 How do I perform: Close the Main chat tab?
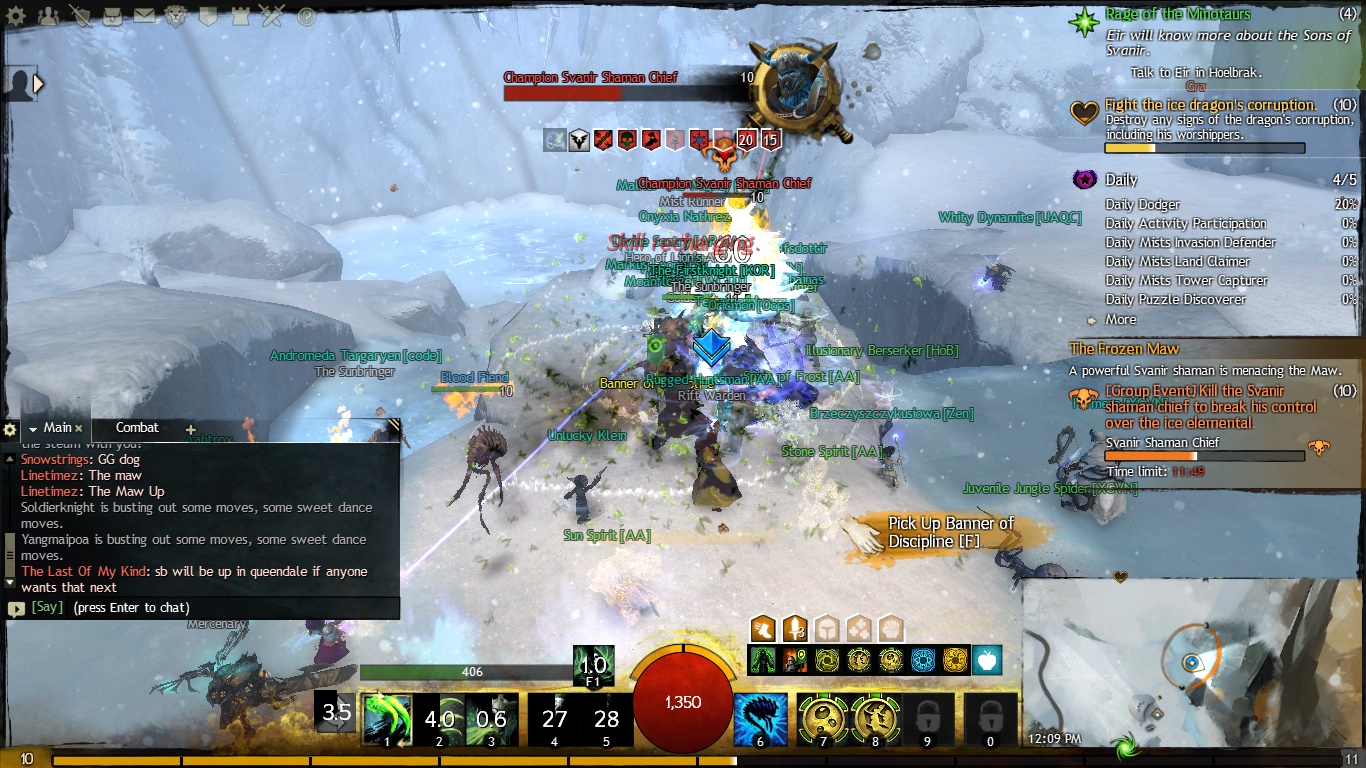coord(79,429)
